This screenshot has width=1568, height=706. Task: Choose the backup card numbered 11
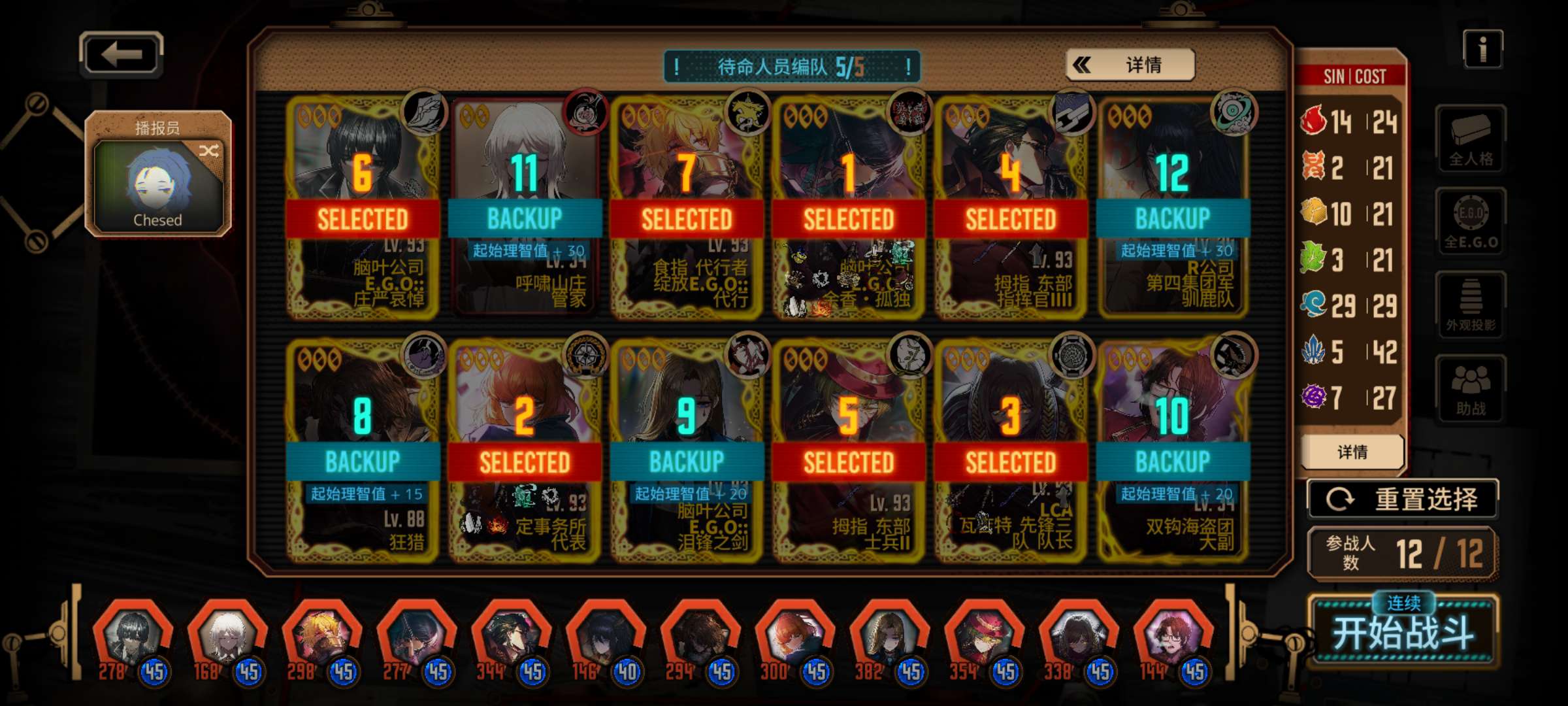pos(525,208)
